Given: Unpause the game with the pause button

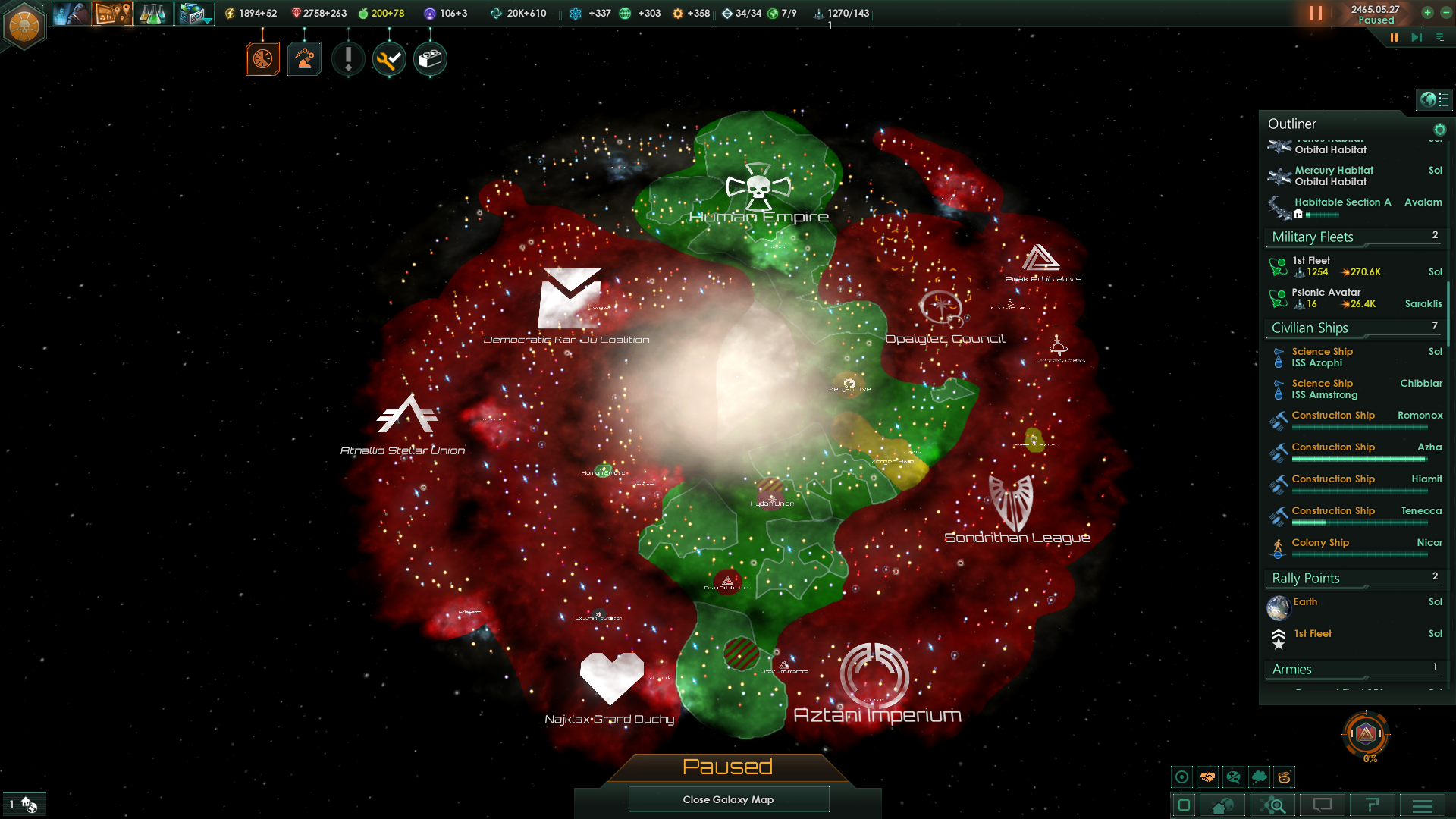Looking at the screenshot, I should pyautogui.click(x=1316, y=13).
